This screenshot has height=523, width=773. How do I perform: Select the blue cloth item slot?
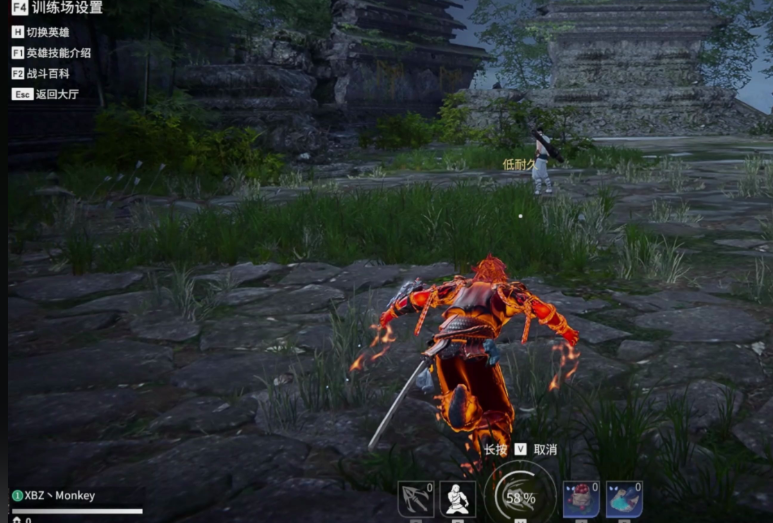[624, 499]
